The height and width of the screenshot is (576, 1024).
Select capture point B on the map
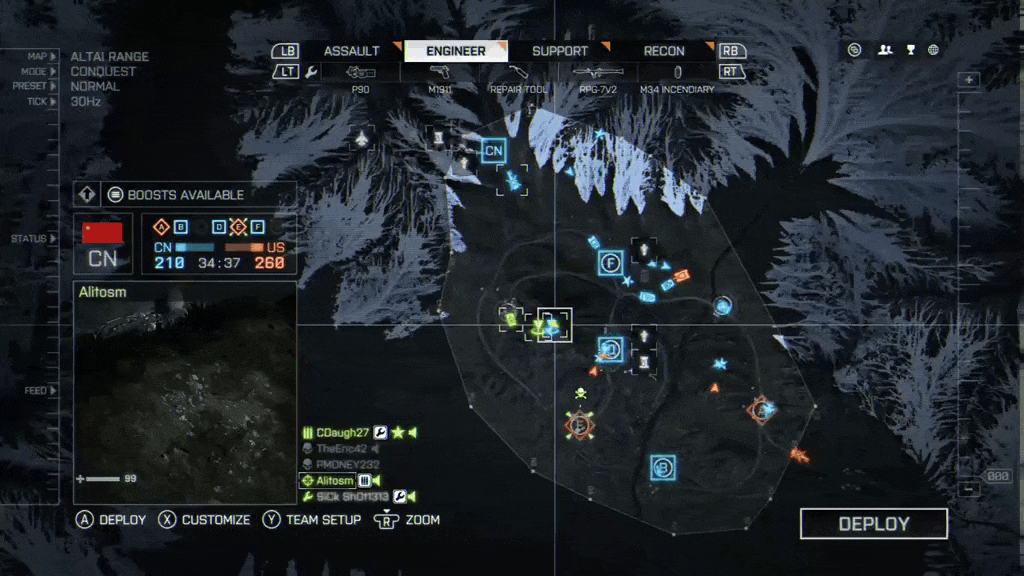[662, 467]
